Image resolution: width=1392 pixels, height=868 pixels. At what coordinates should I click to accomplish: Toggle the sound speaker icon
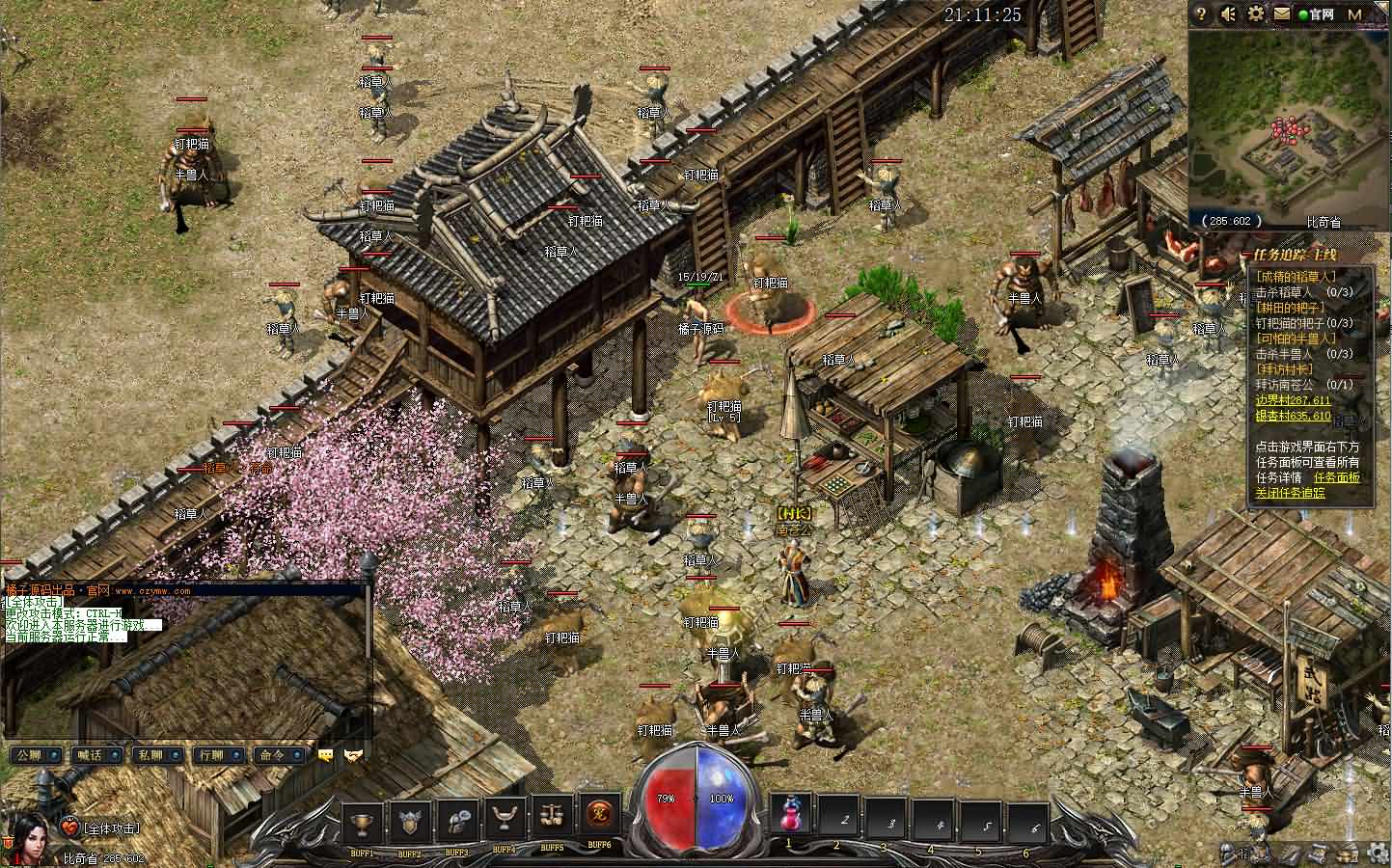[1228, 14]
